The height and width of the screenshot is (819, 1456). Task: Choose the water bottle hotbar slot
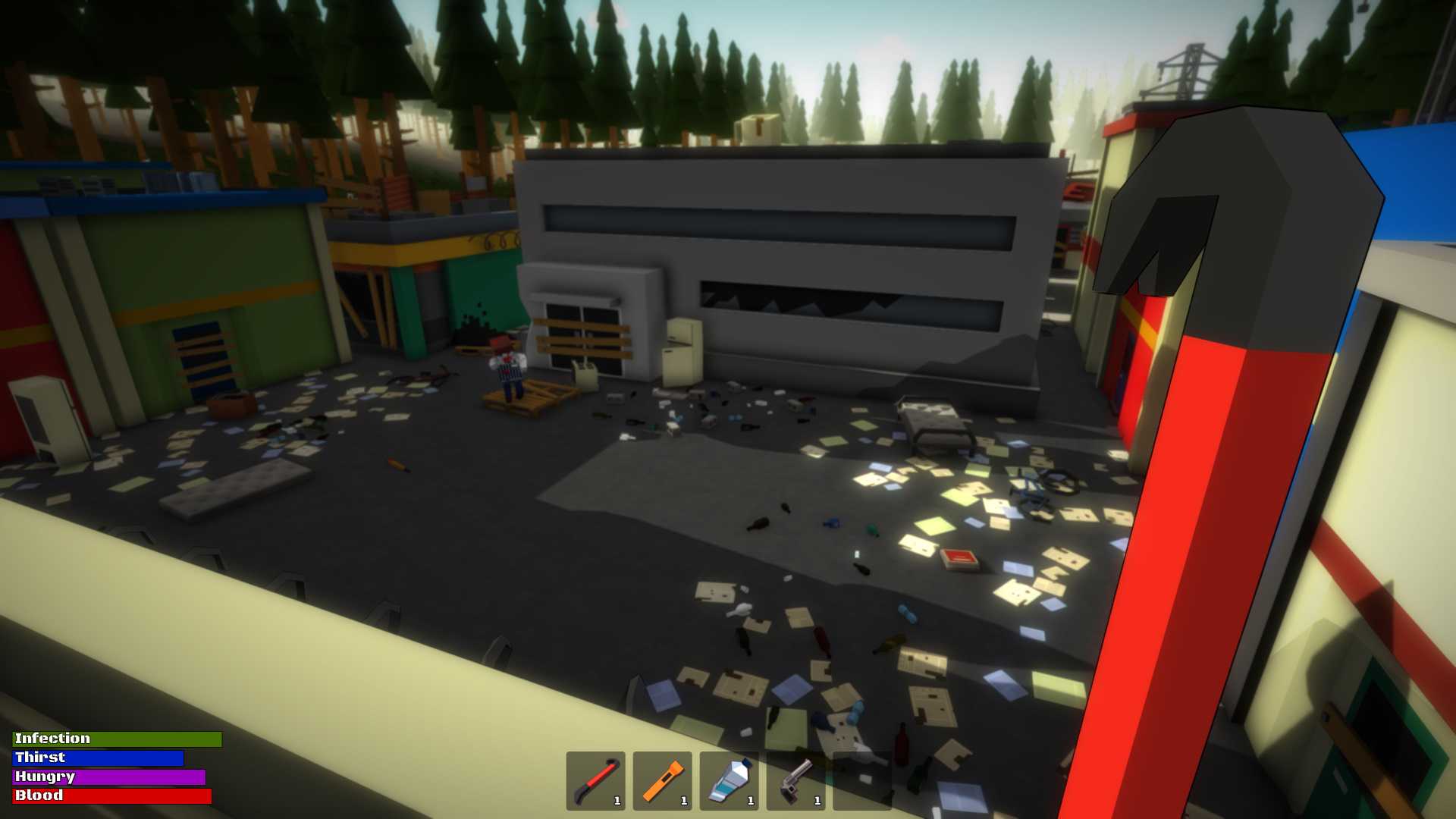point(729,781)
